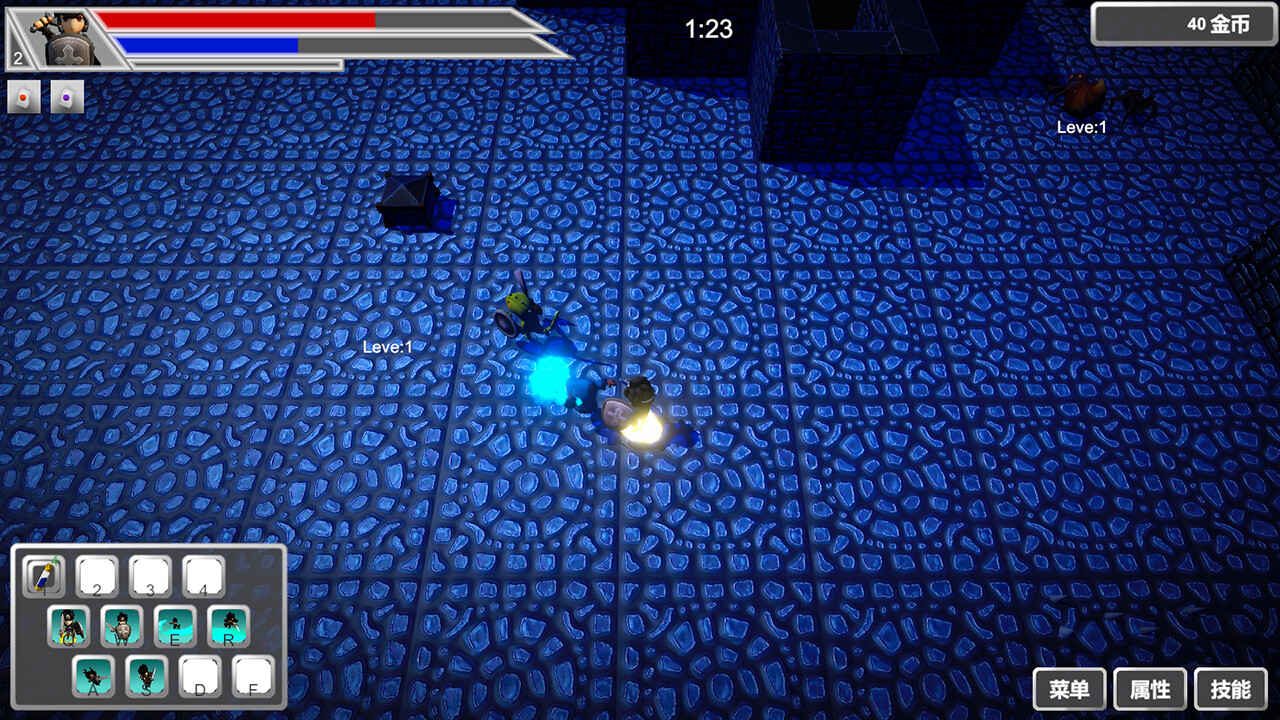Use the potion in hotbar slot 1

coord(44,576)
